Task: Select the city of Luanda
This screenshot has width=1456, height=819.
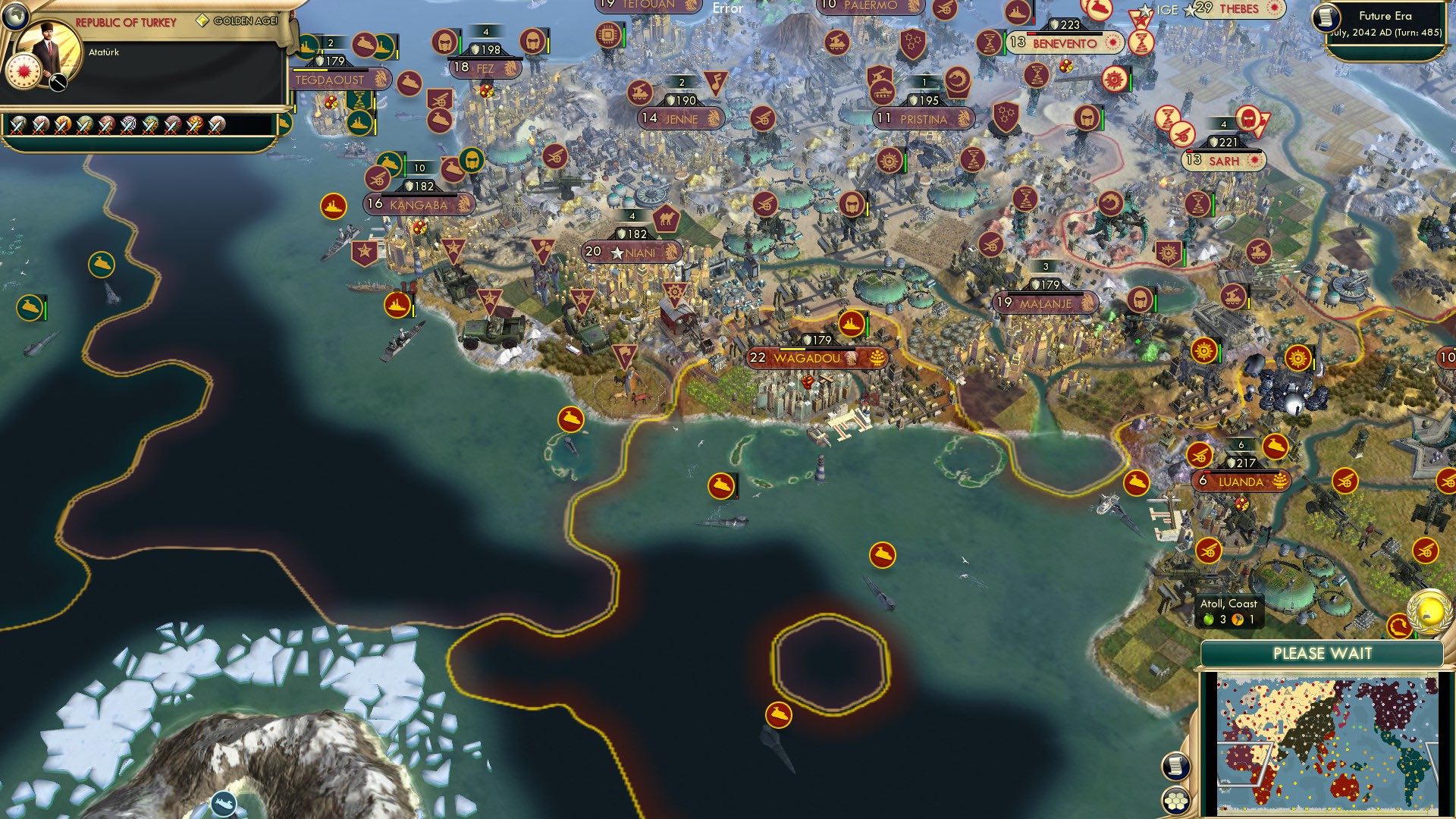Action: point(1242,479)
